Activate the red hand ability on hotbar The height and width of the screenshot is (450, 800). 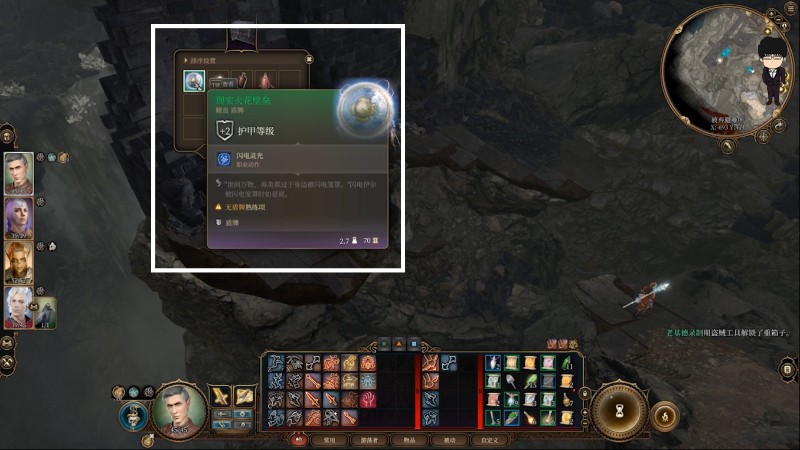click(x=368, y=399)
